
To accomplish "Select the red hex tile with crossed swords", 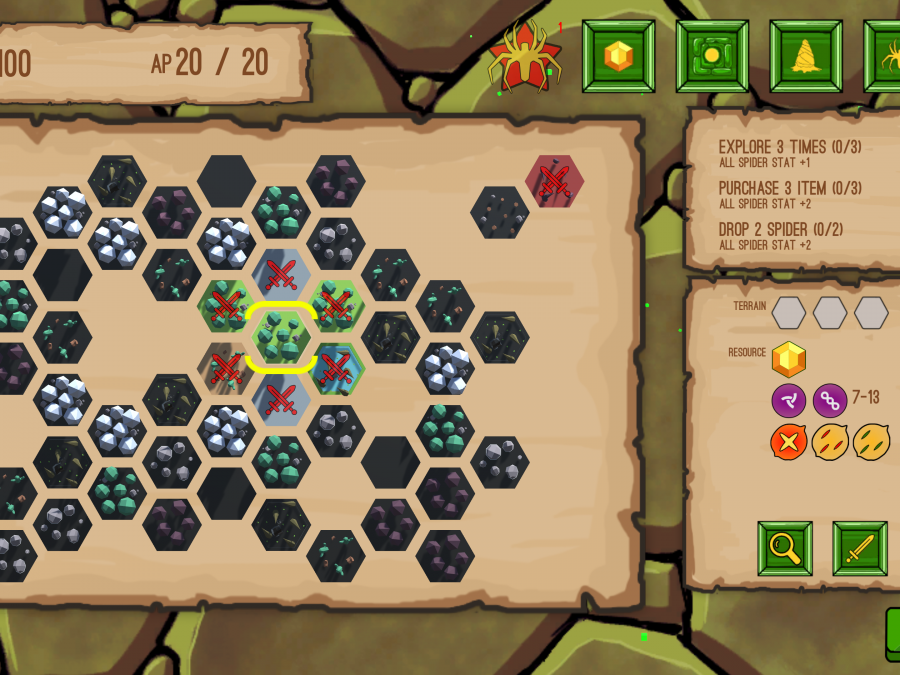I will pyautogui.click(x=554, y=181).
